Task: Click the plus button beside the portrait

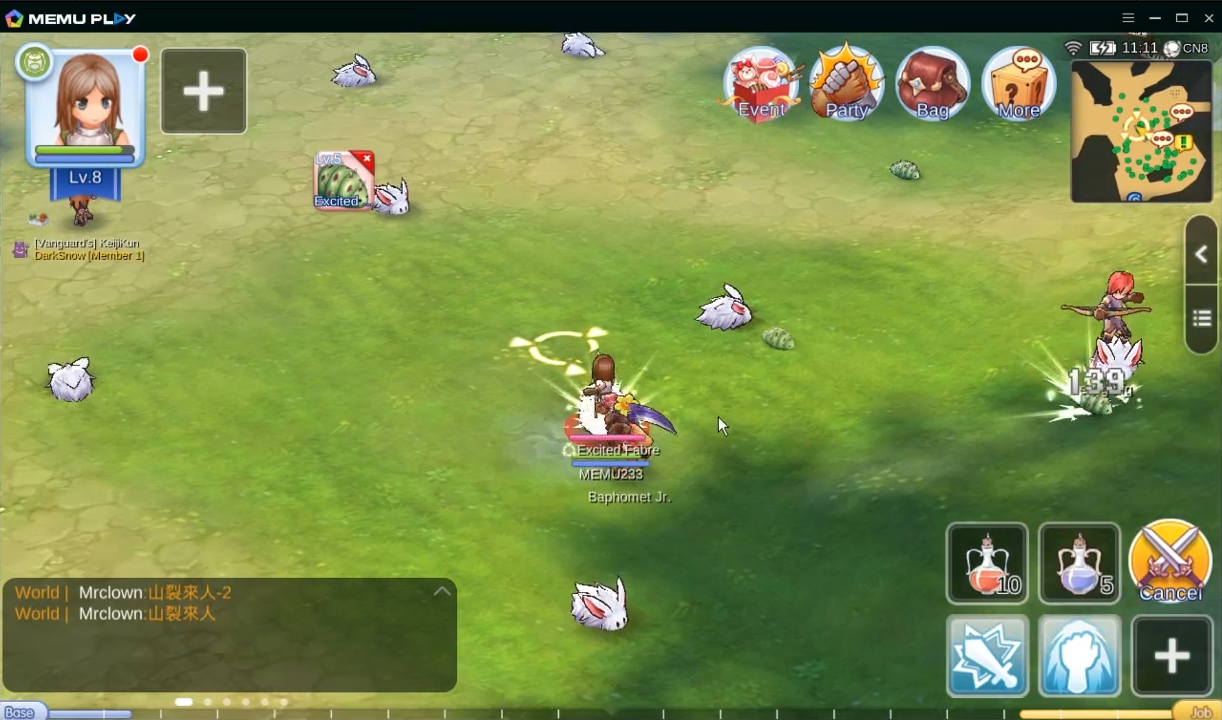Action: (x=204, y=91)
